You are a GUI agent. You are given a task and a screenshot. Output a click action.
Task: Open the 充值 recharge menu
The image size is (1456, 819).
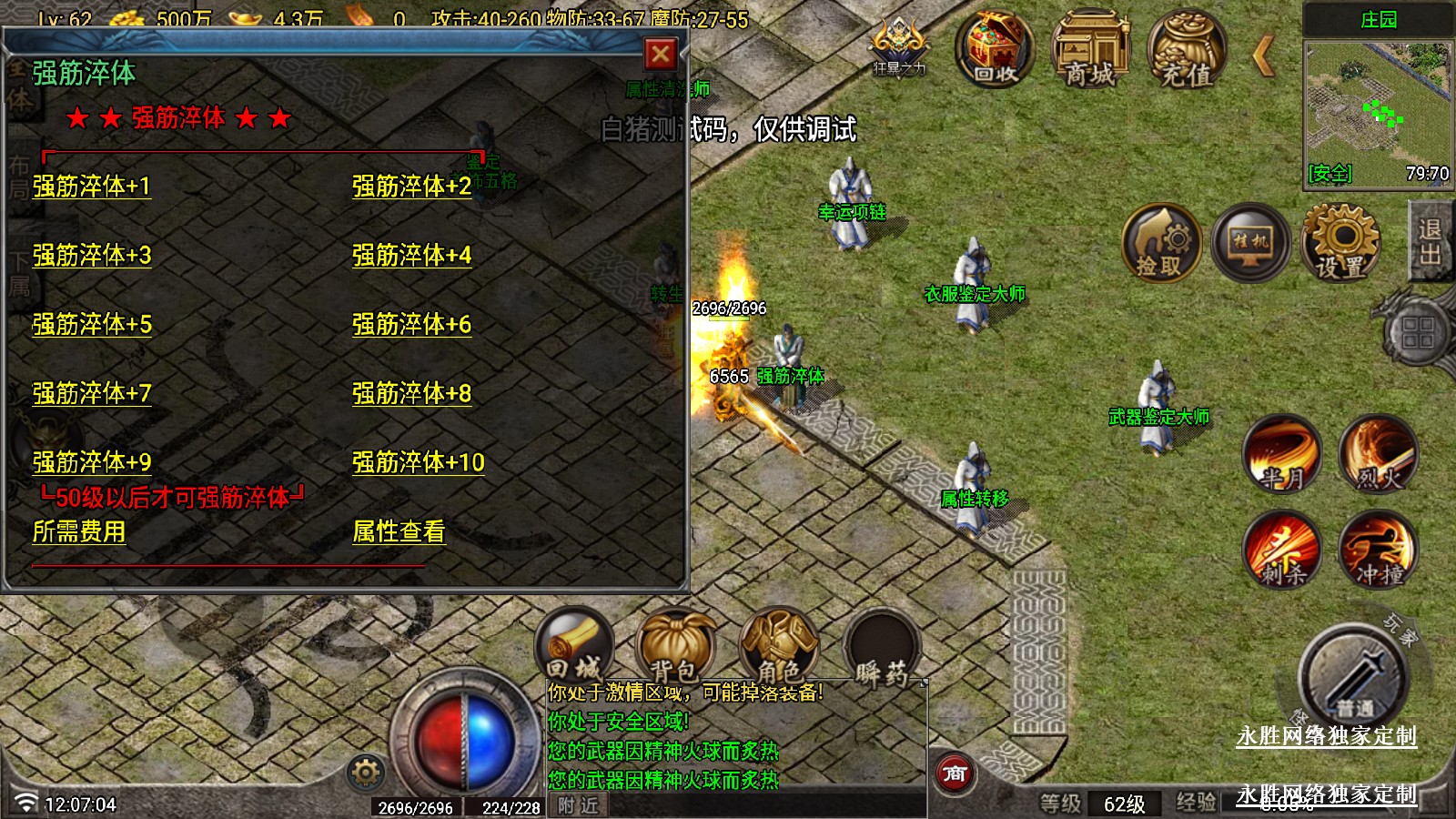(x=1187, y=50)
